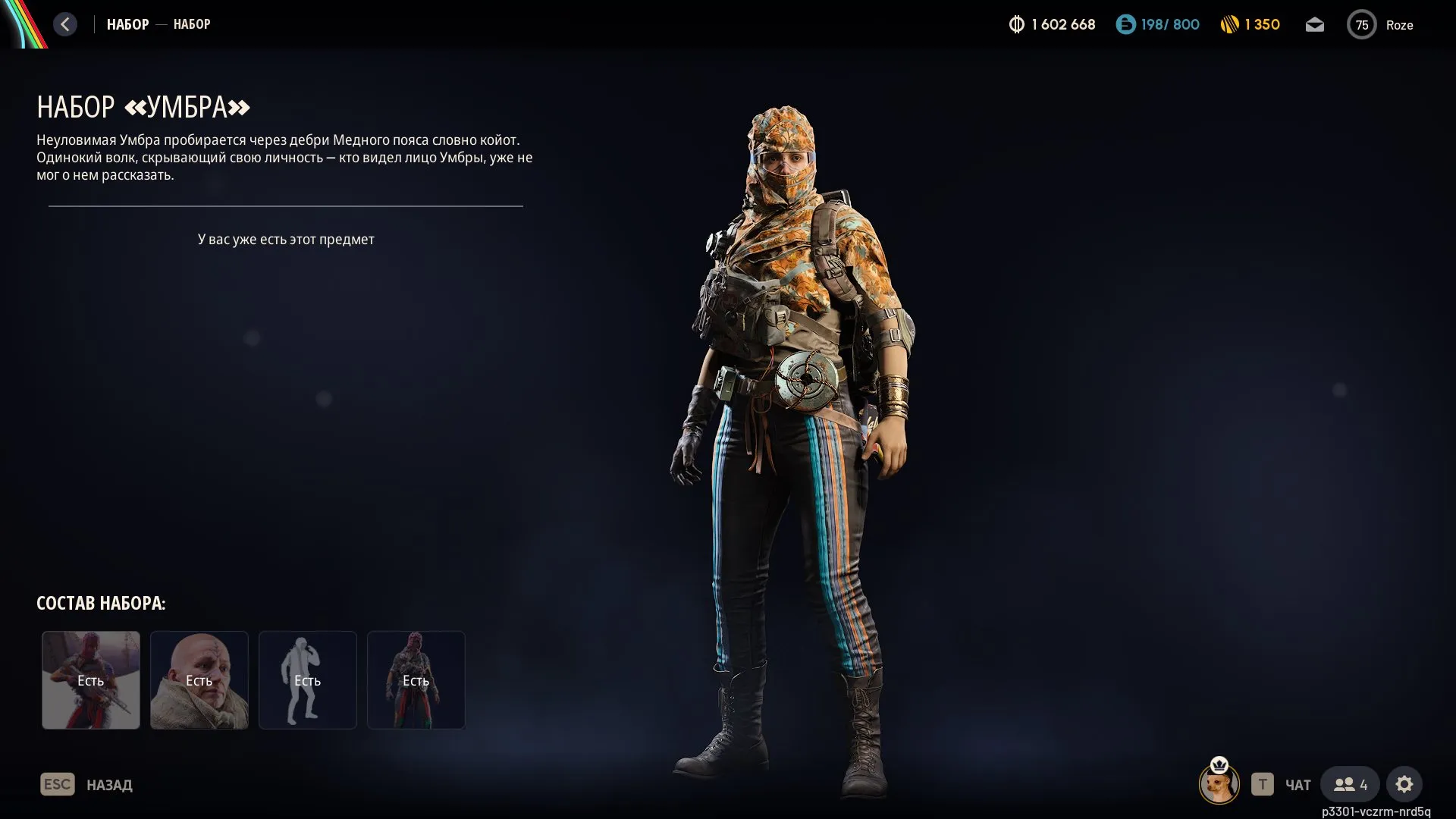The image size is (1456, 819).
Task: Click the blue currency 198/800 counter
Action: pos(1158,25)
